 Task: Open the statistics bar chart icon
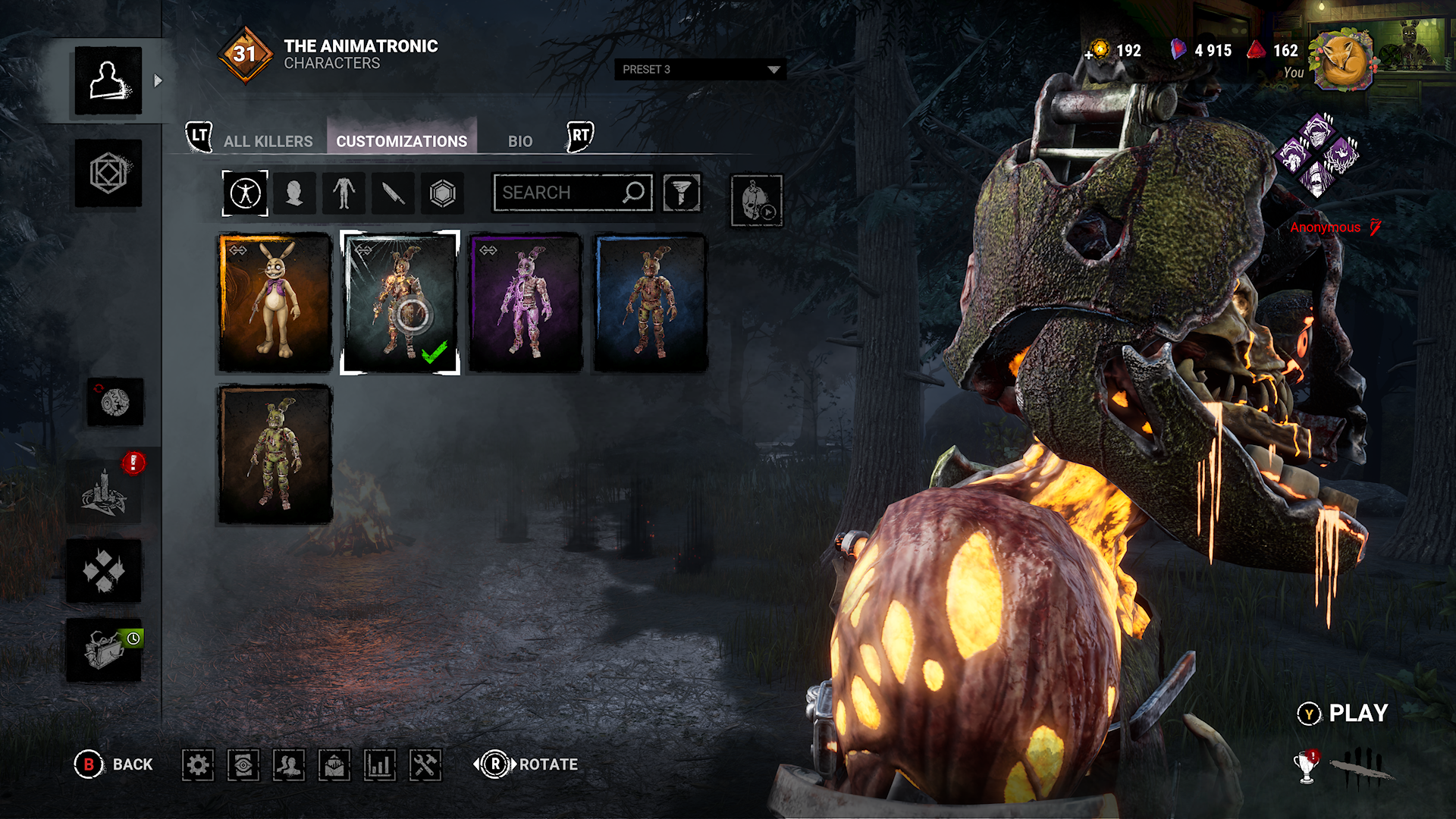(x=380, y=765)
